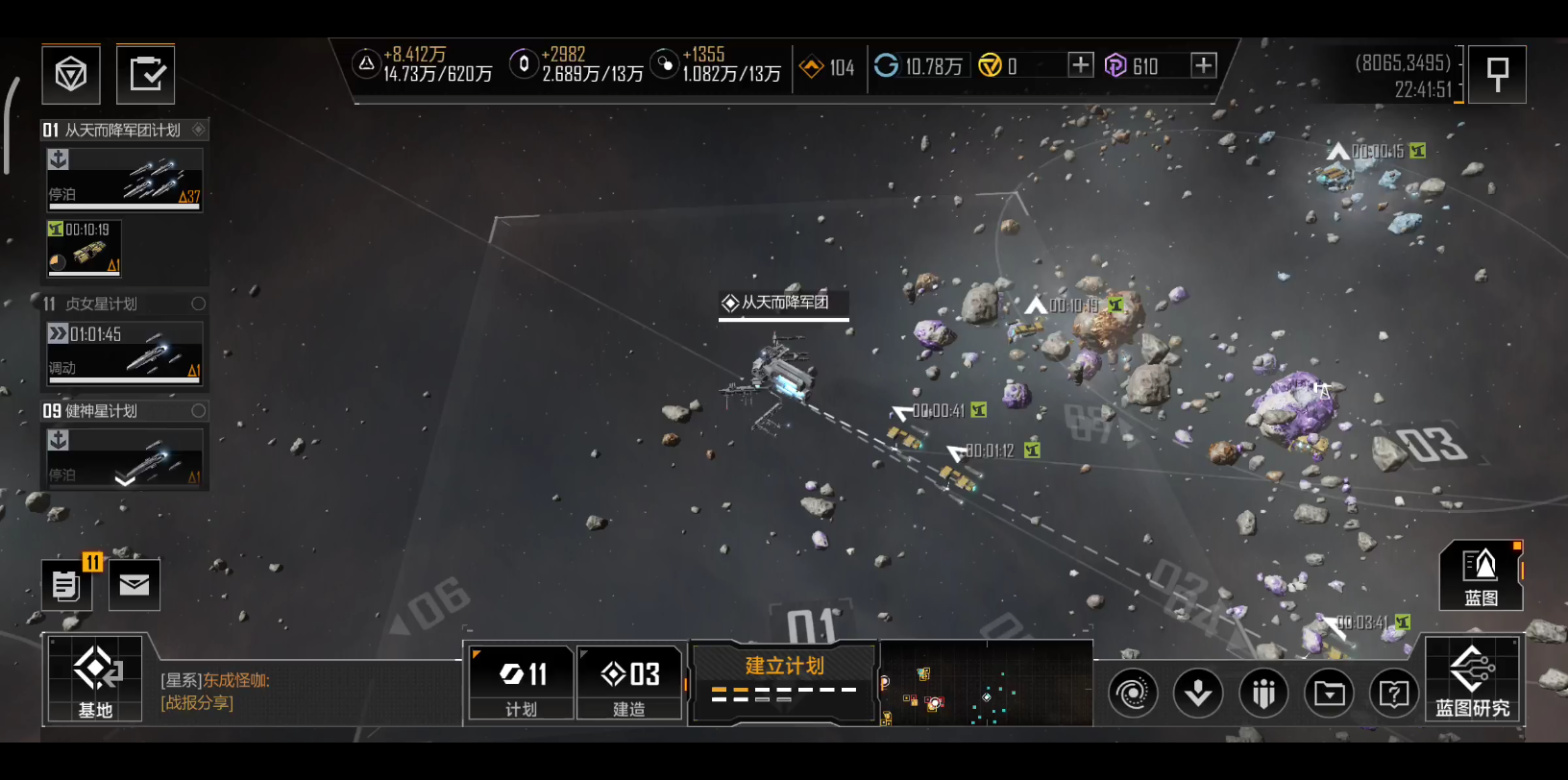This screenshot has height=780, width=1568.
Task: Click the map pin marker button
Action: pyautogui.click(x=1497, y=74)
